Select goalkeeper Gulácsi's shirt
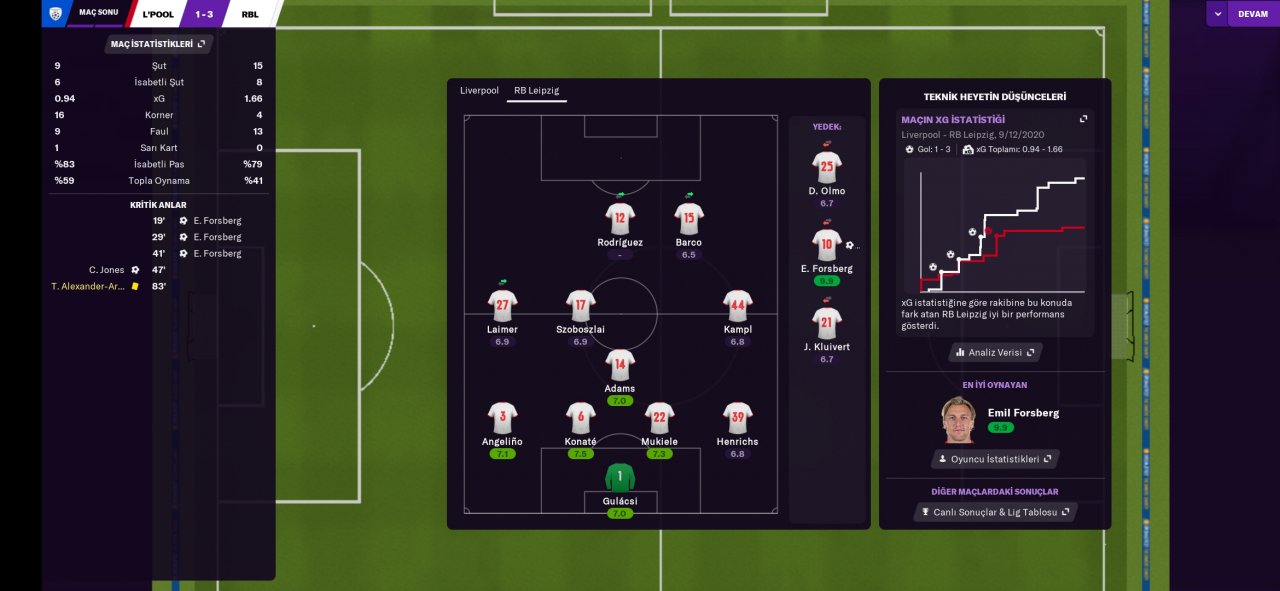Screen dimensions: 1280x591 click(x=620, y=477)
